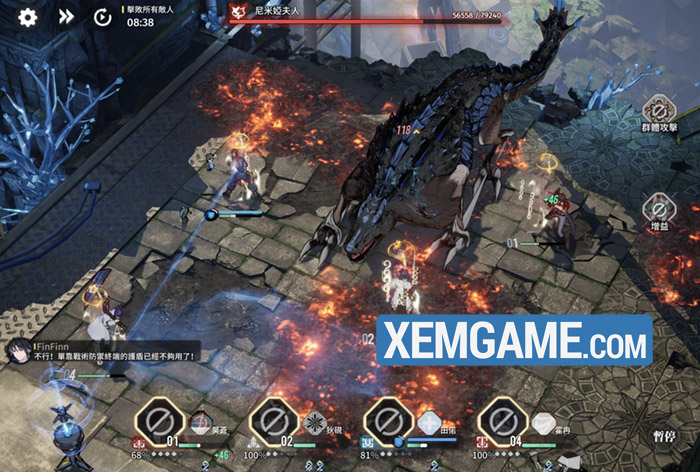The image size is (700, 472).
Task: Use unit 02's gear-shaped secondary ability
Action: pos(315,422)
